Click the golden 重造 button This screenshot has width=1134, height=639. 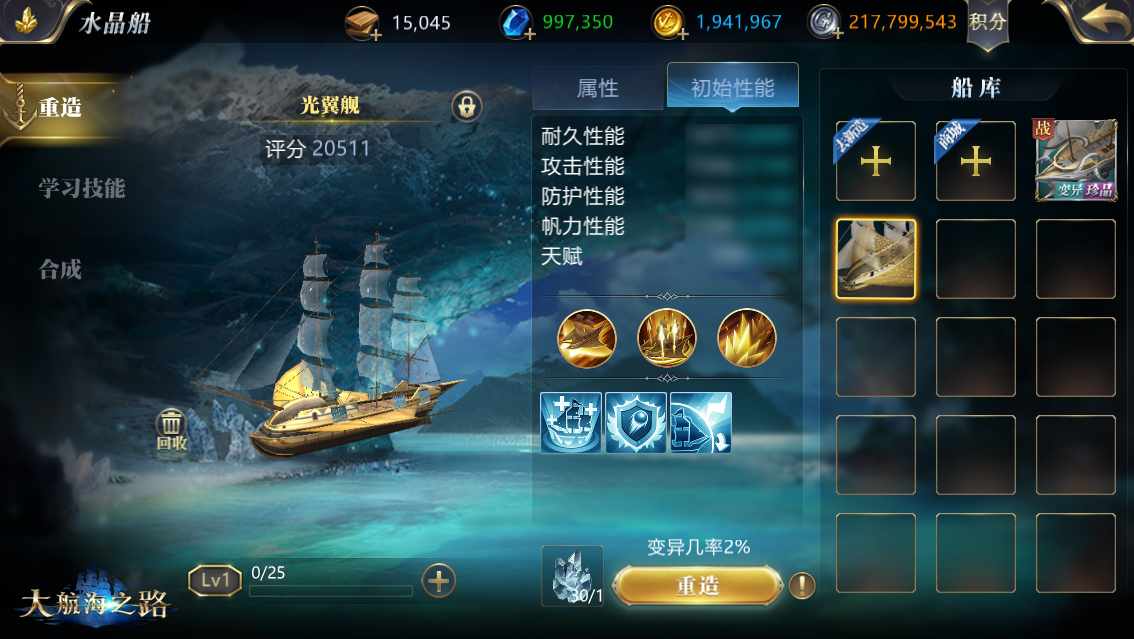coord(697,585)
